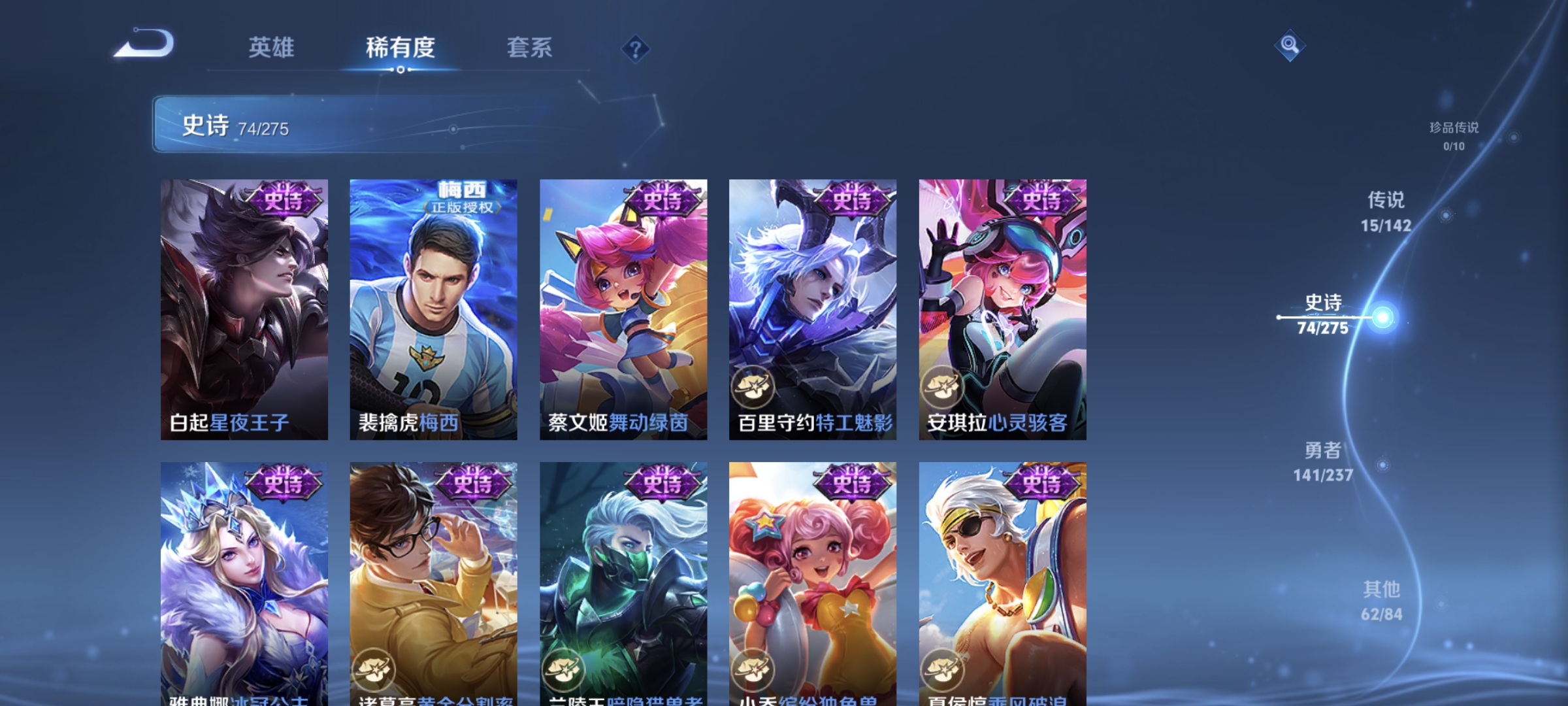Switch to the 套系 tab
1568x706 pixels.
click(x=531, y=48)
